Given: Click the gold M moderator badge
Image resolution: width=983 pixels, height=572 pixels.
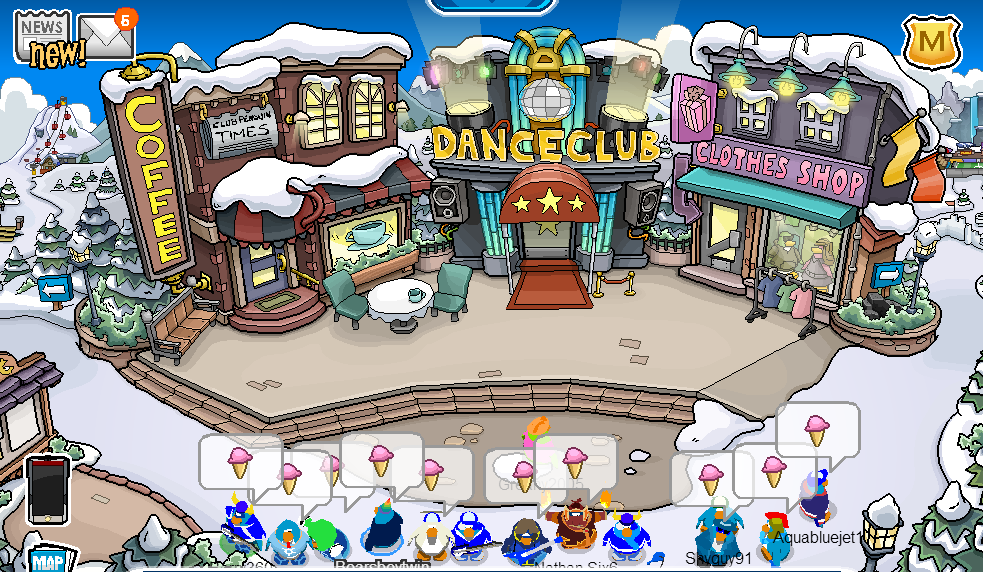Looking at the screenshot, I should click(x=932, y=43).
